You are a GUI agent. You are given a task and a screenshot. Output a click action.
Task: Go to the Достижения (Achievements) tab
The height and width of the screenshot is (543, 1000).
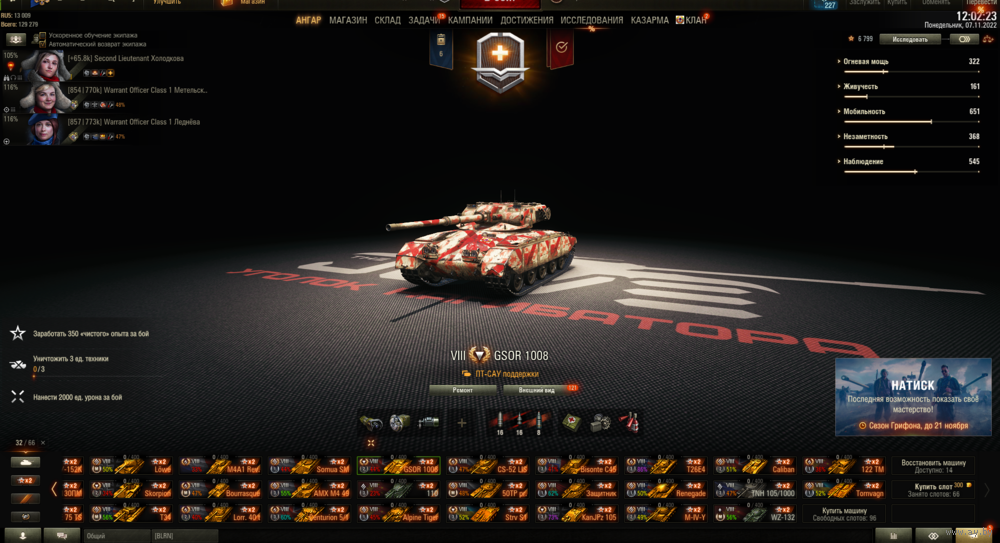pos(527,20)
